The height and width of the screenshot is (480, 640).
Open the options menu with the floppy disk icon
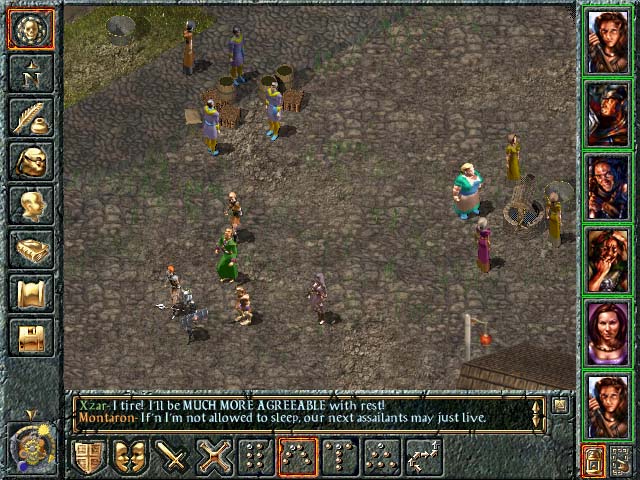[x=31, y=337]
